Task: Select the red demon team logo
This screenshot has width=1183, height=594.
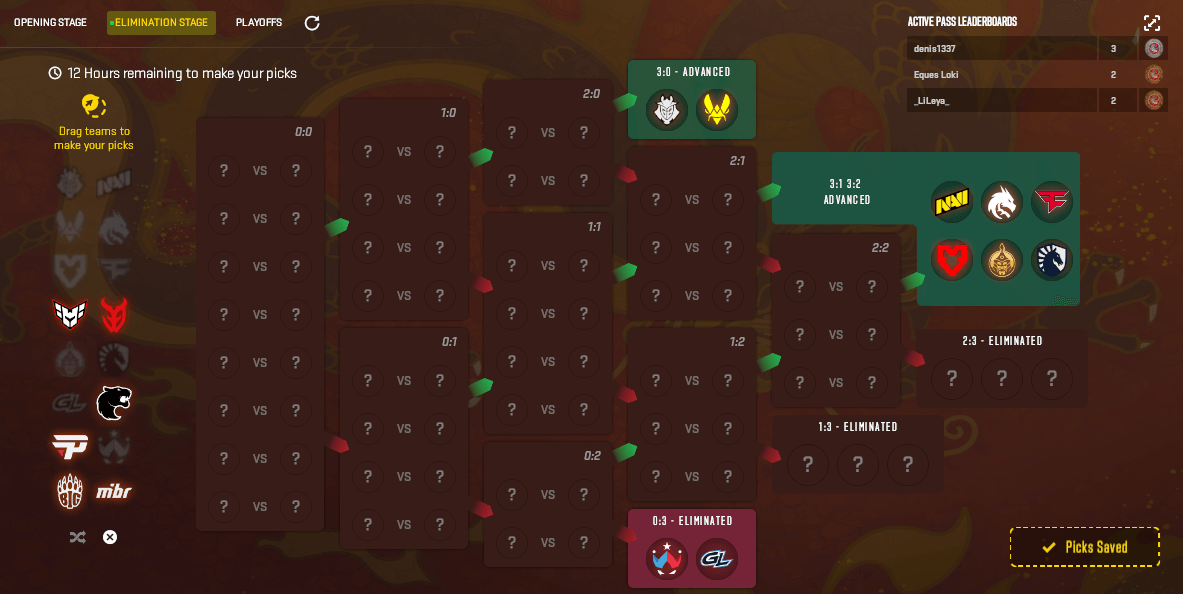Action: tap(114, 315)
